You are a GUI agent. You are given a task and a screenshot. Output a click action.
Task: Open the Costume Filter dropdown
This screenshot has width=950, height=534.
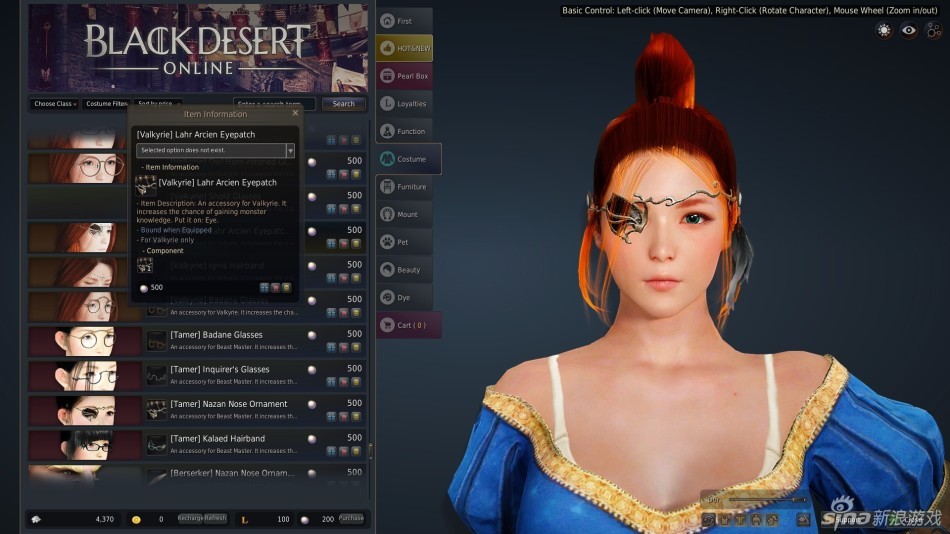106,104
